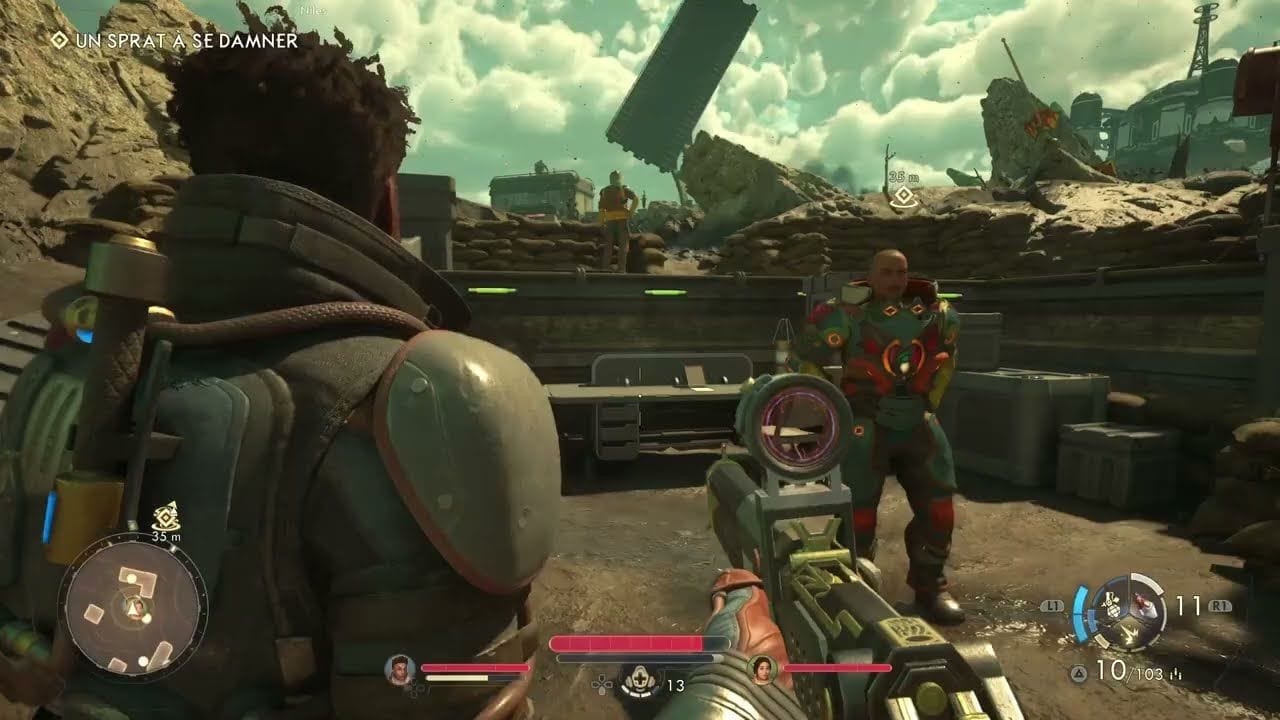Click the blue ability arc on the weapon wheel
The height and width of the screenshot is (720, 1280).
(1082, 612)
